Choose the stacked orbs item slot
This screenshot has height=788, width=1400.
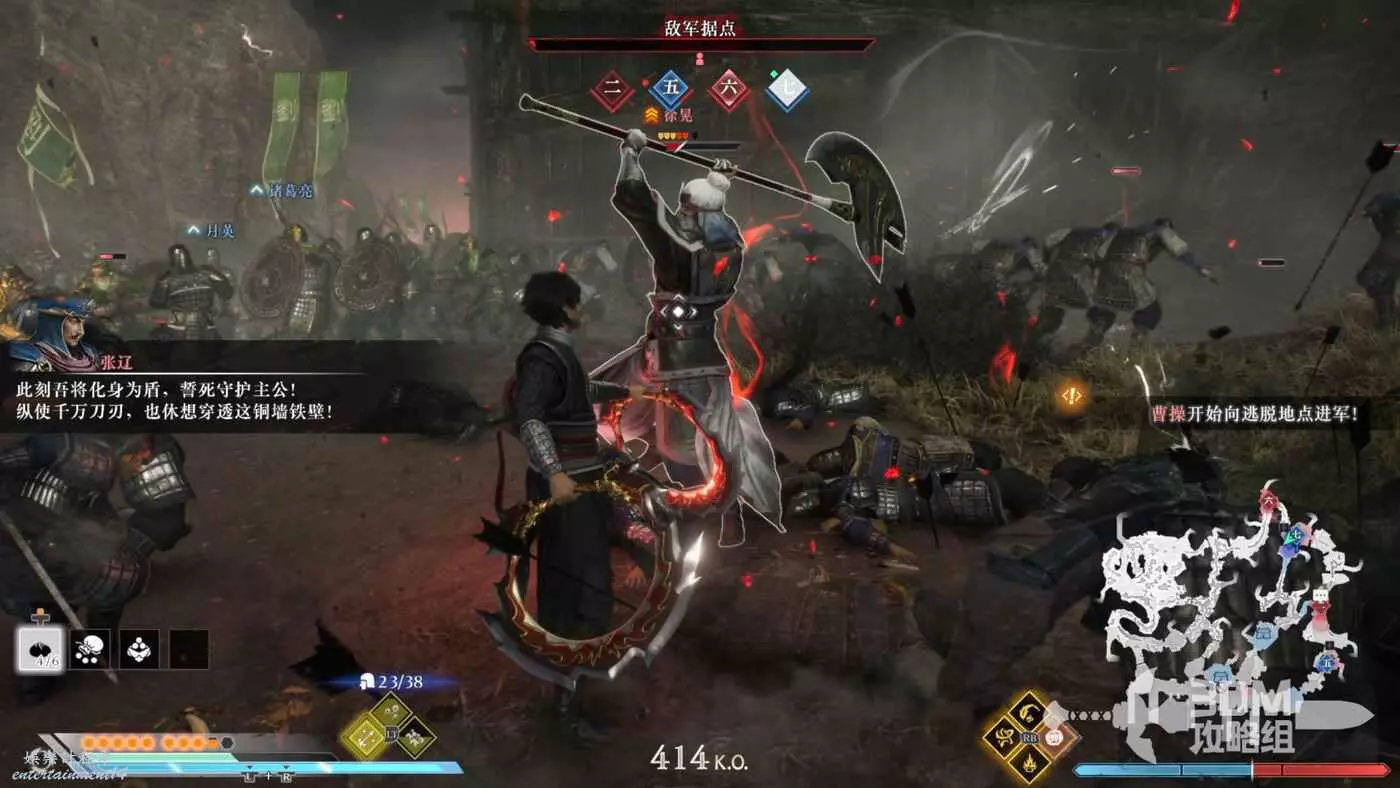[x=139, y=648]
